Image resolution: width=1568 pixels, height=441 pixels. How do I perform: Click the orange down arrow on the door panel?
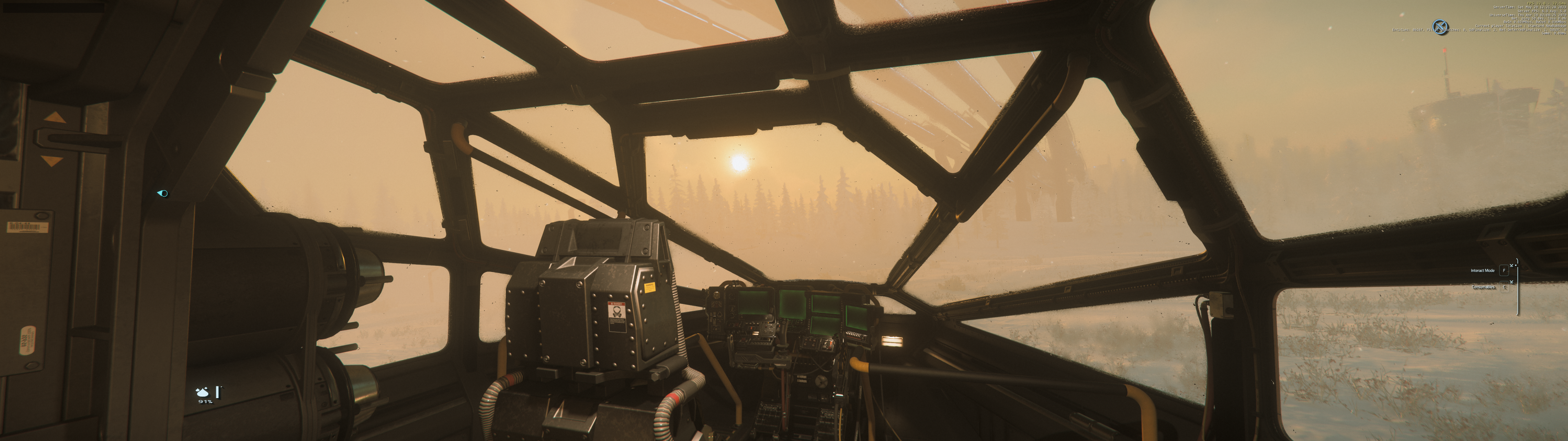coord(52,161)
